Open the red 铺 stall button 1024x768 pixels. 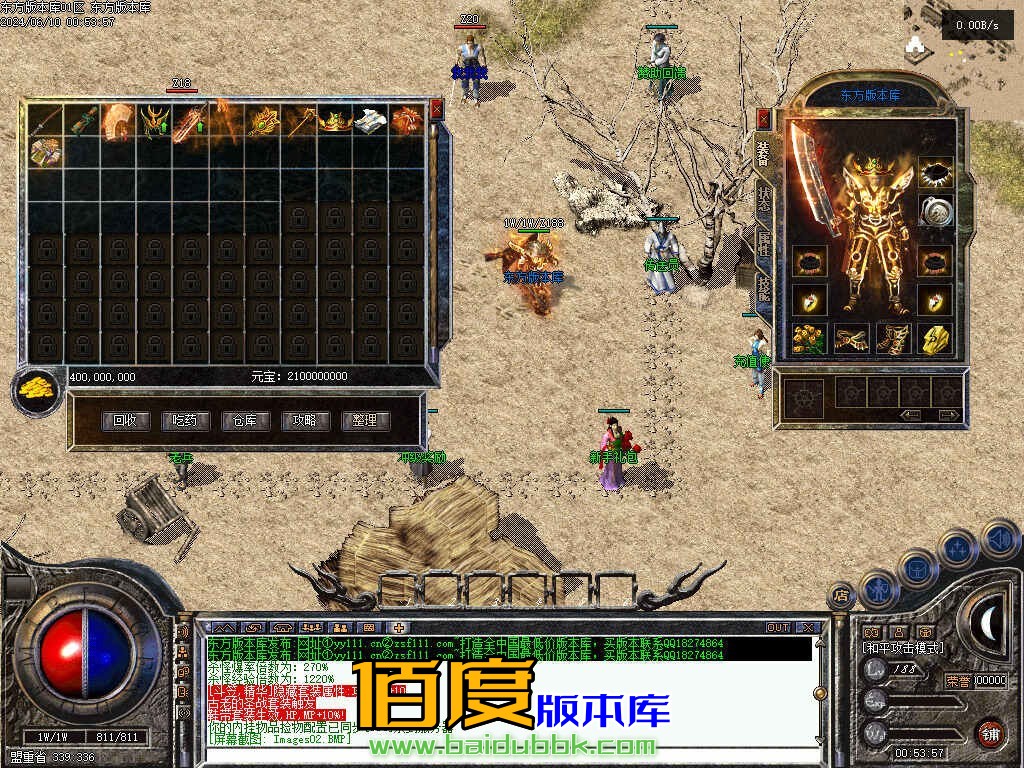pyautogui.click(x=990, y=733)
